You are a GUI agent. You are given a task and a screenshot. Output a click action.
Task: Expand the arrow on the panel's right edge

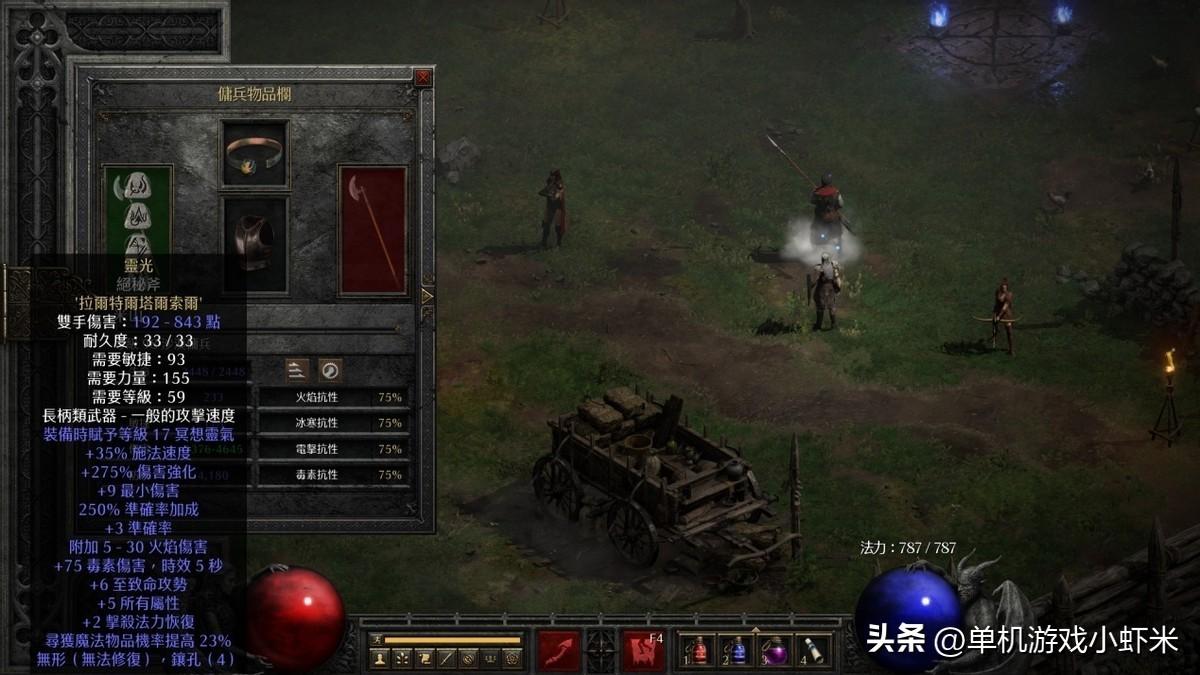pos(428,296)
